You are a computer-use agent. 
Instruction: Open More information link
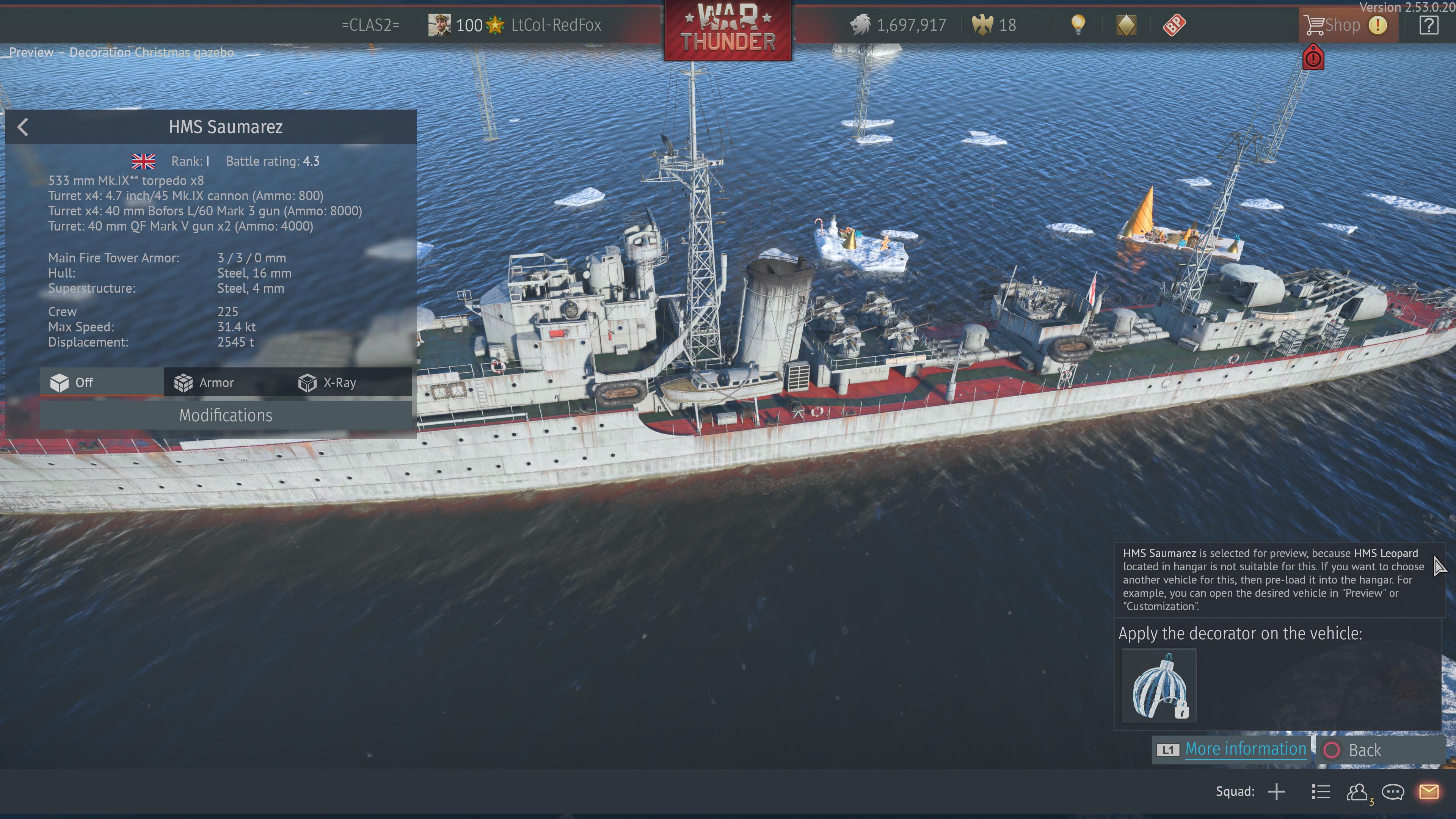click(x=1245, y=749)
